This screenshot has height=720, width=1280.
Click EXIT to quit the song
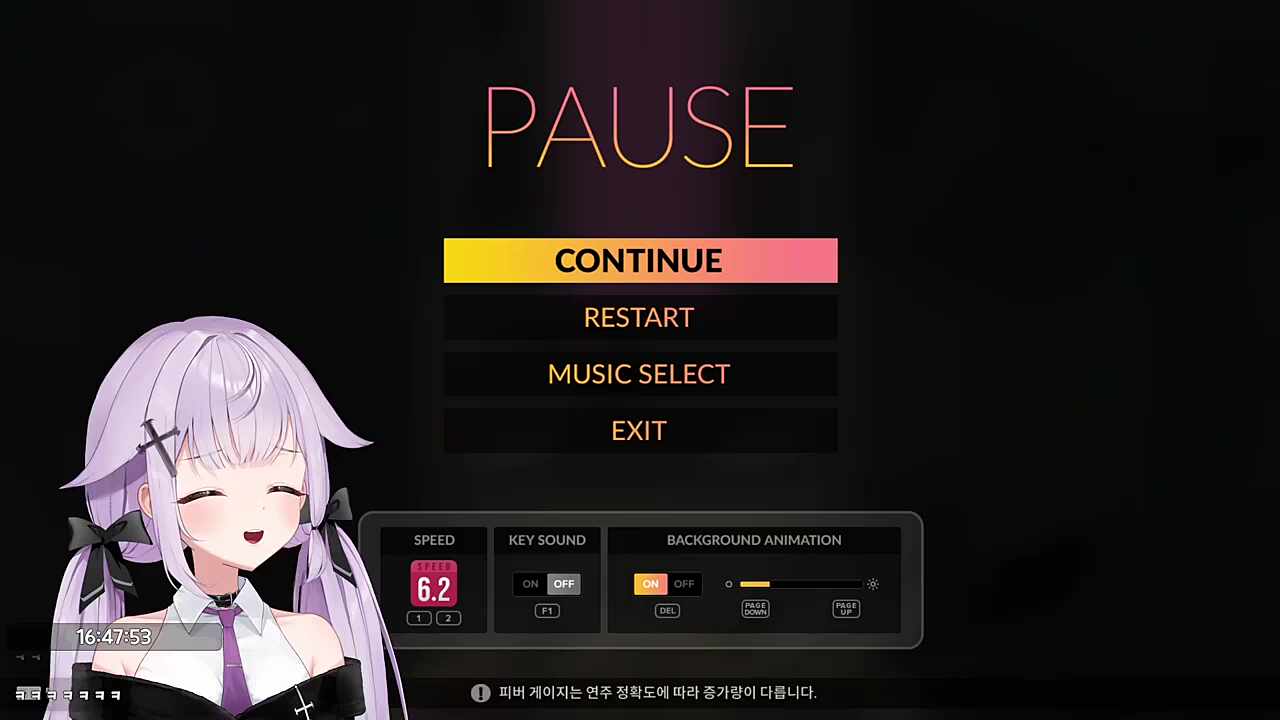pos(639,430)
